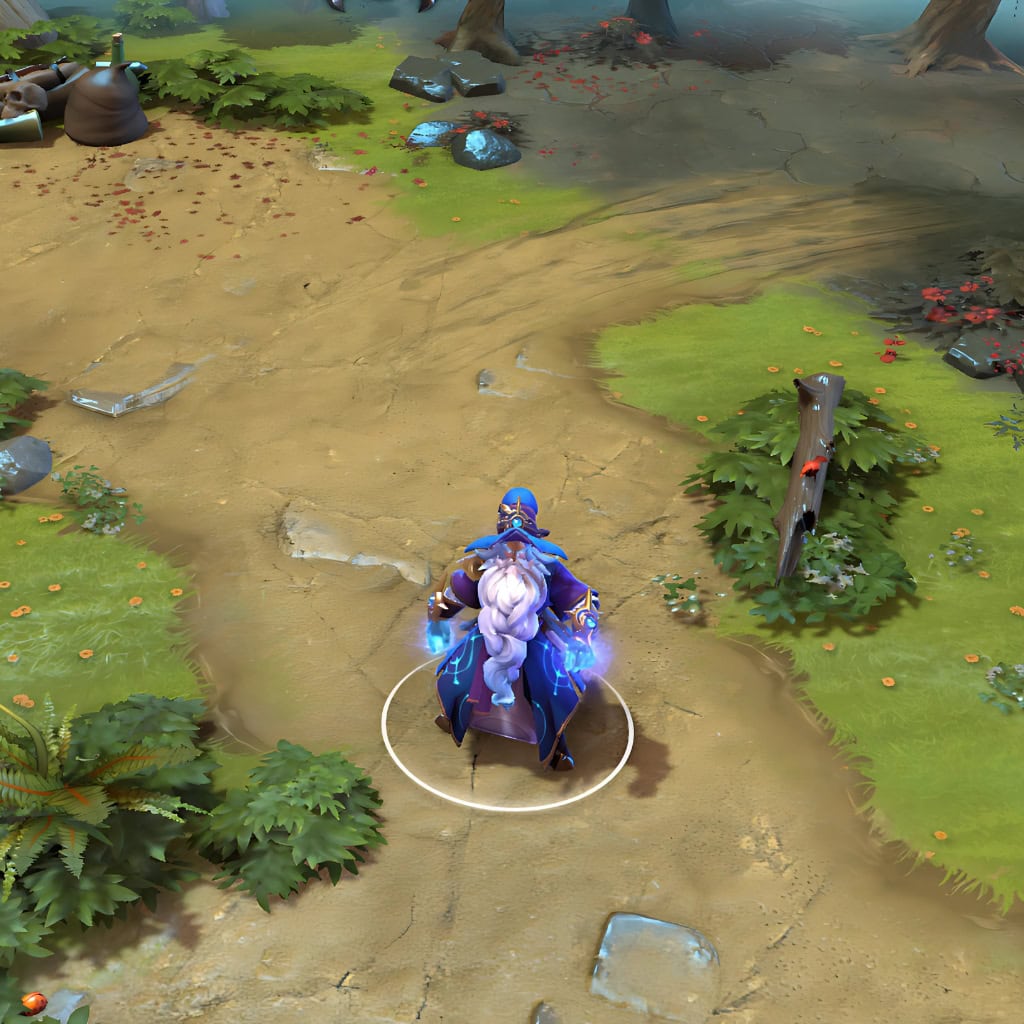Select the blue-robed wizard hero with selection ring

click(513, 630)
